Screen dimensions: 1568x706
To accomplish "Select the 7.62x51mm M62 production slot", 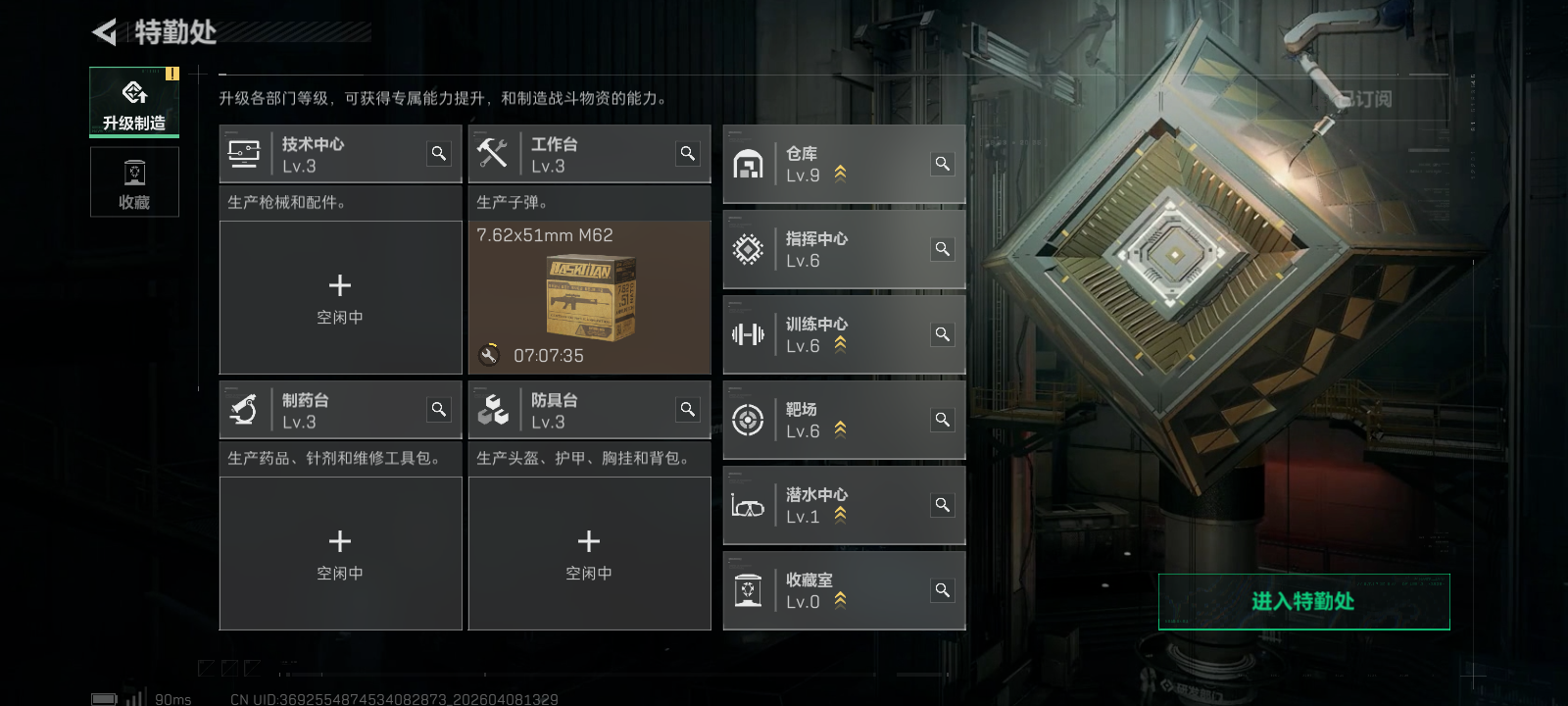I will (x=589, y=297).
